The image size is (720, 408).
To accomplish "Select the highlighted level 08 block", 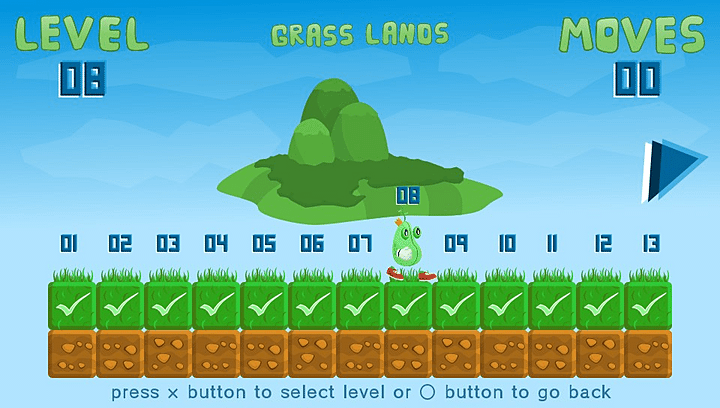I will 408,305.
